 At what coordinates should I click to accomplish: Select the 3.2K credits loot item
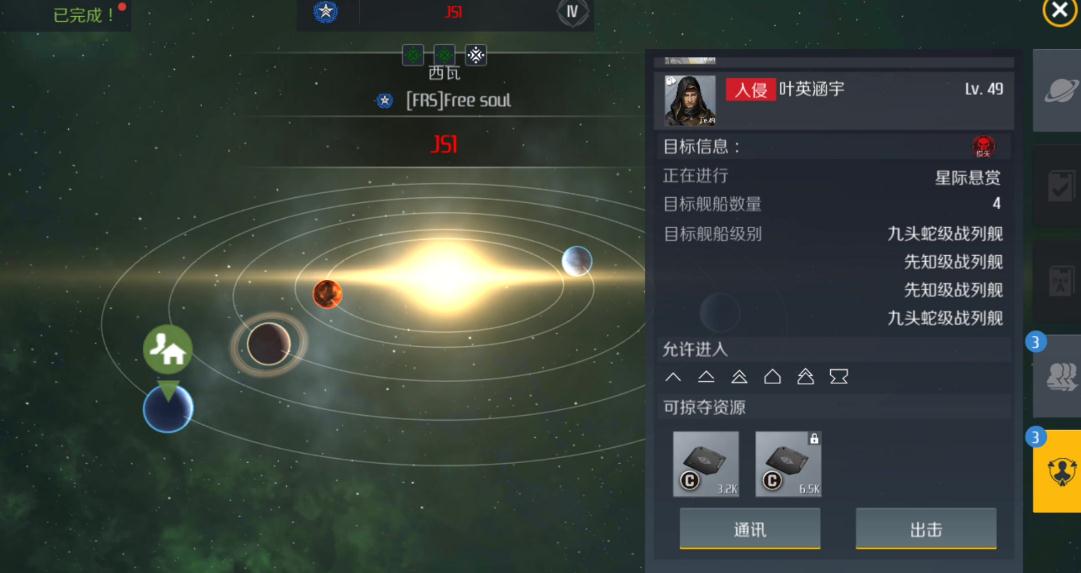click(706, 464)
